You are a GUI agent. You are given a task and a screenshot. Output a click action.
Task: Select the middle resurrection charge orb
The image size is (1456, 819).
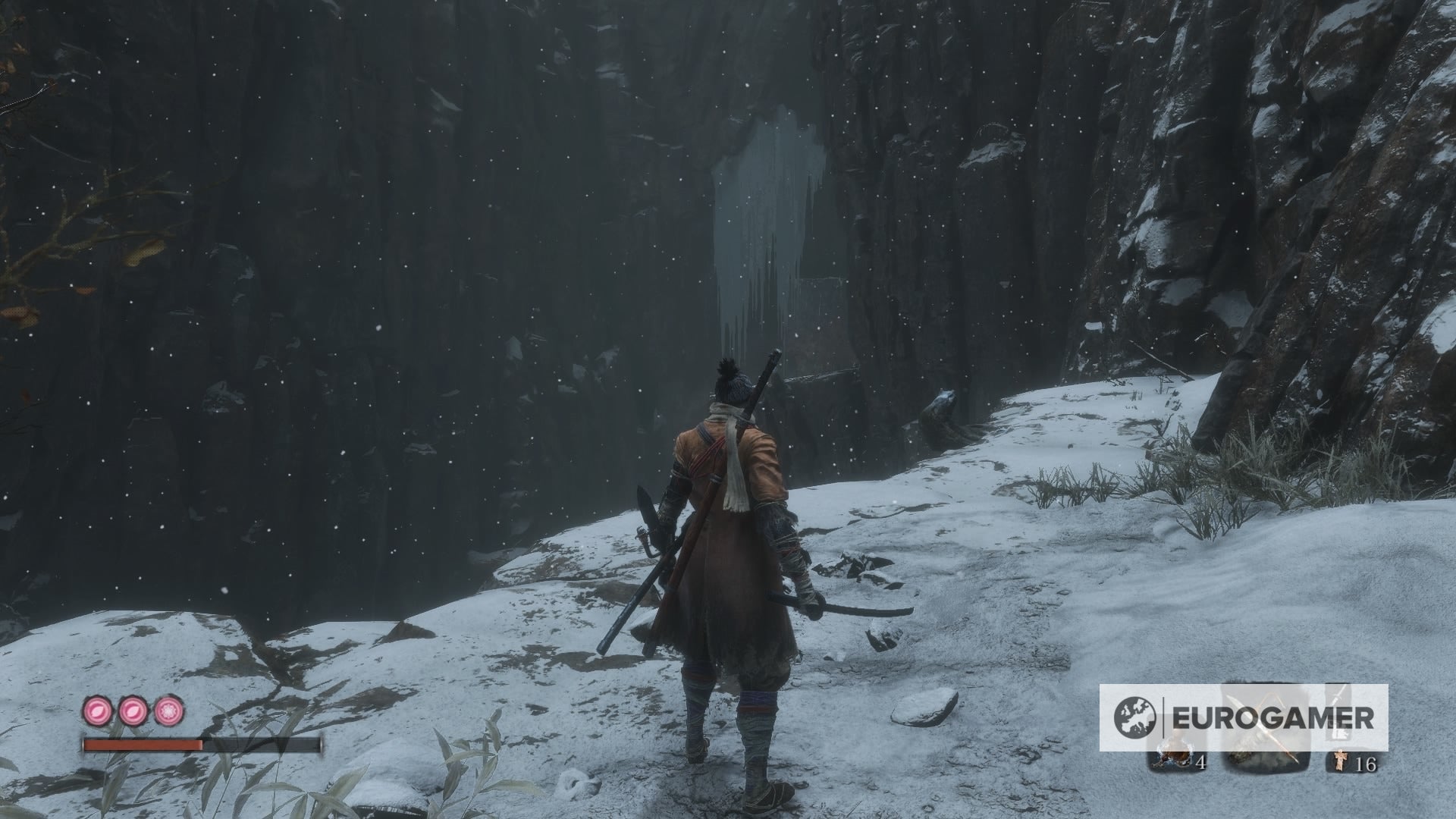tap(133, 711)
